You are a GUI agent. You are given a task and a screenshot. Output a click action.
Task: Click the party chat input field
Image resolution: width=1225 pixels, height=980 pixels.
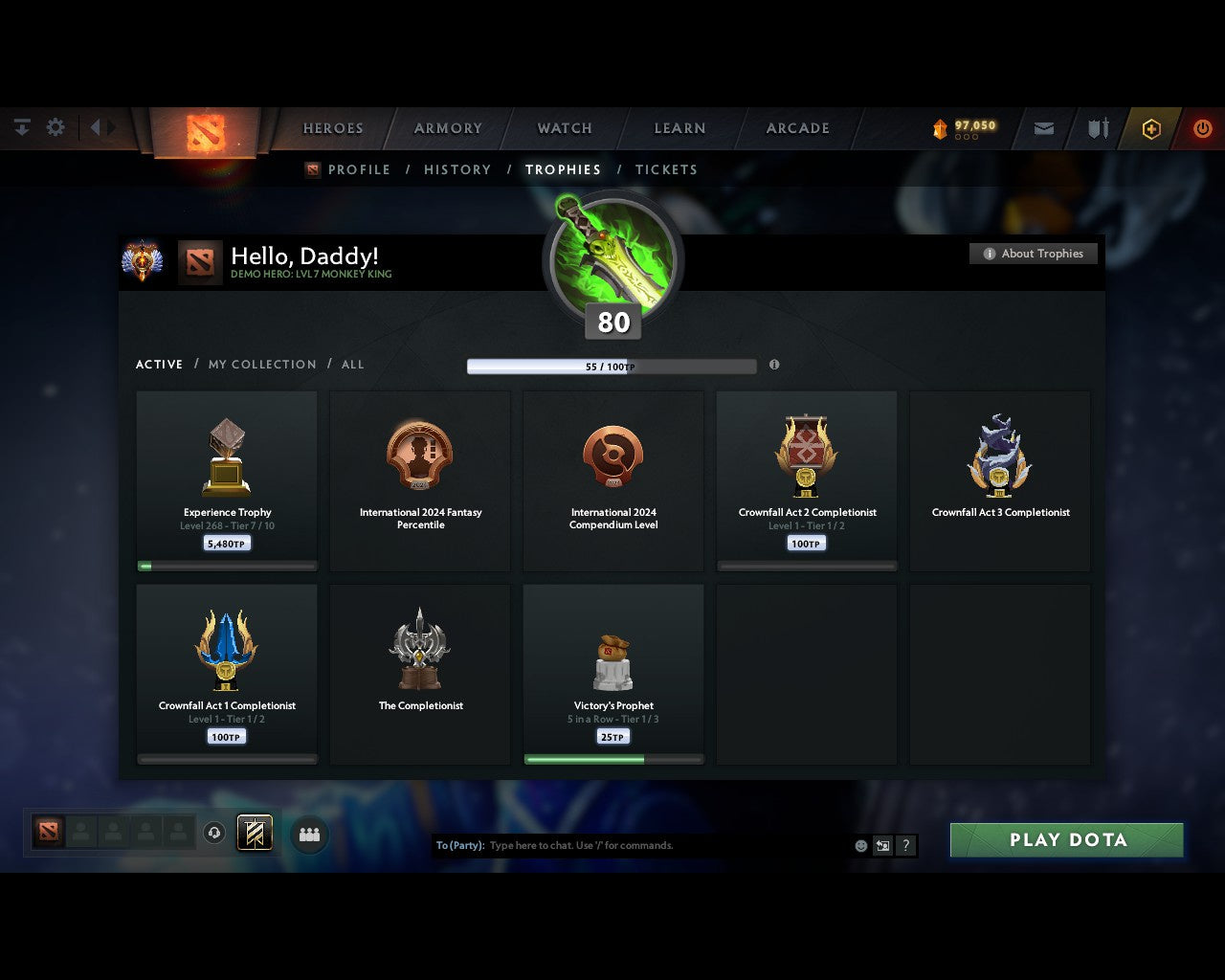(612, 845)
